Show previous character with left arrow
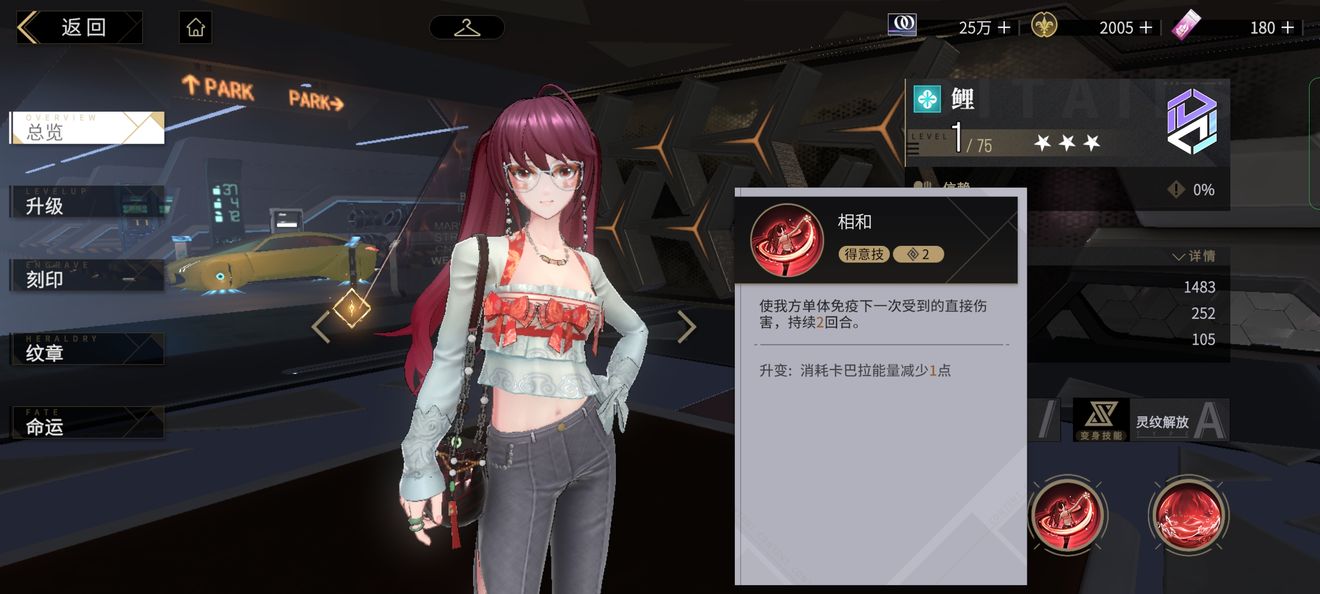The width and height of the screenshot is (1320, 594). click(320, 326)
